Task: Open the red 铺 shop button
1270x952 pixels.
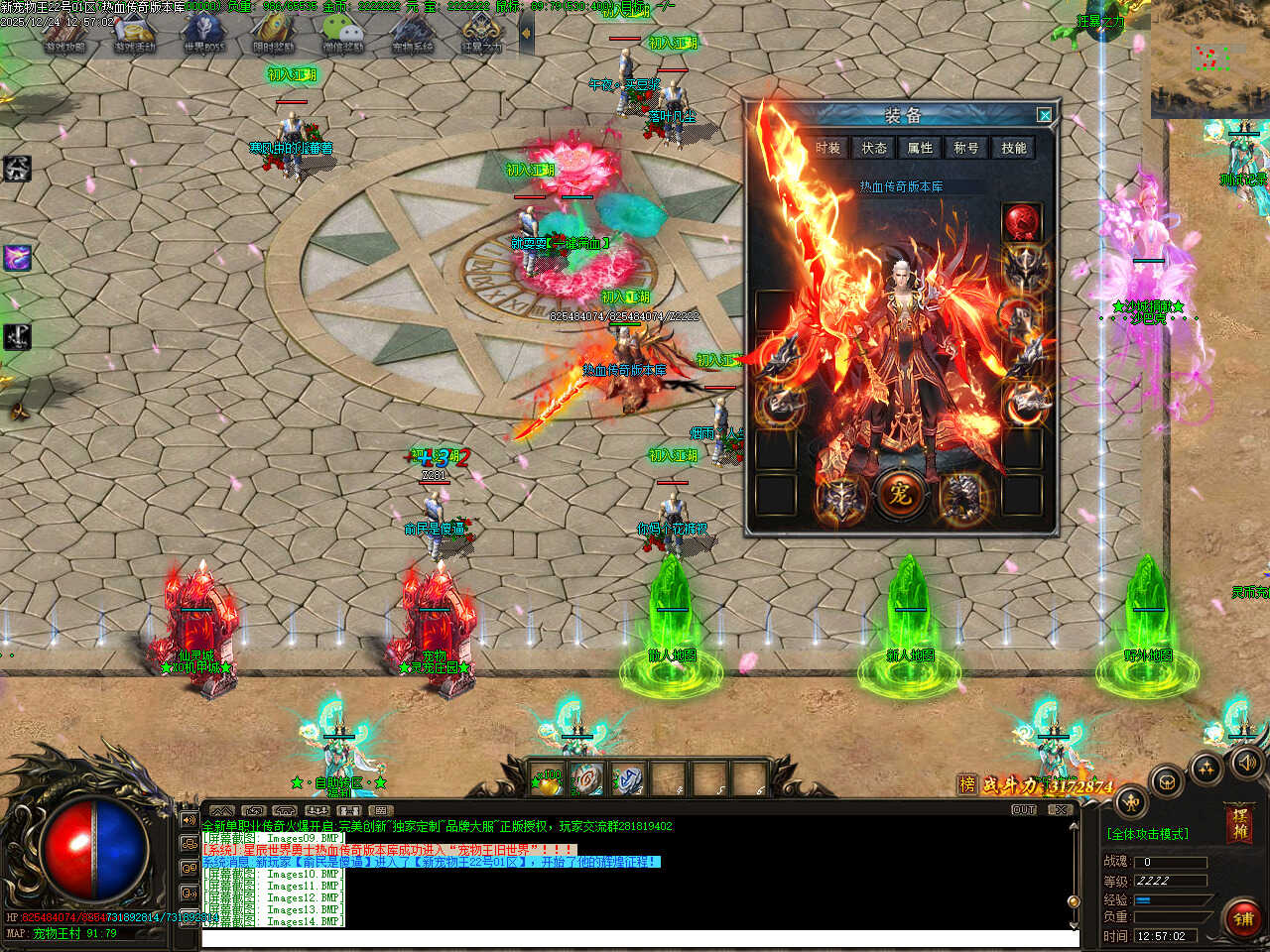Action: [x=1242, y=919]
